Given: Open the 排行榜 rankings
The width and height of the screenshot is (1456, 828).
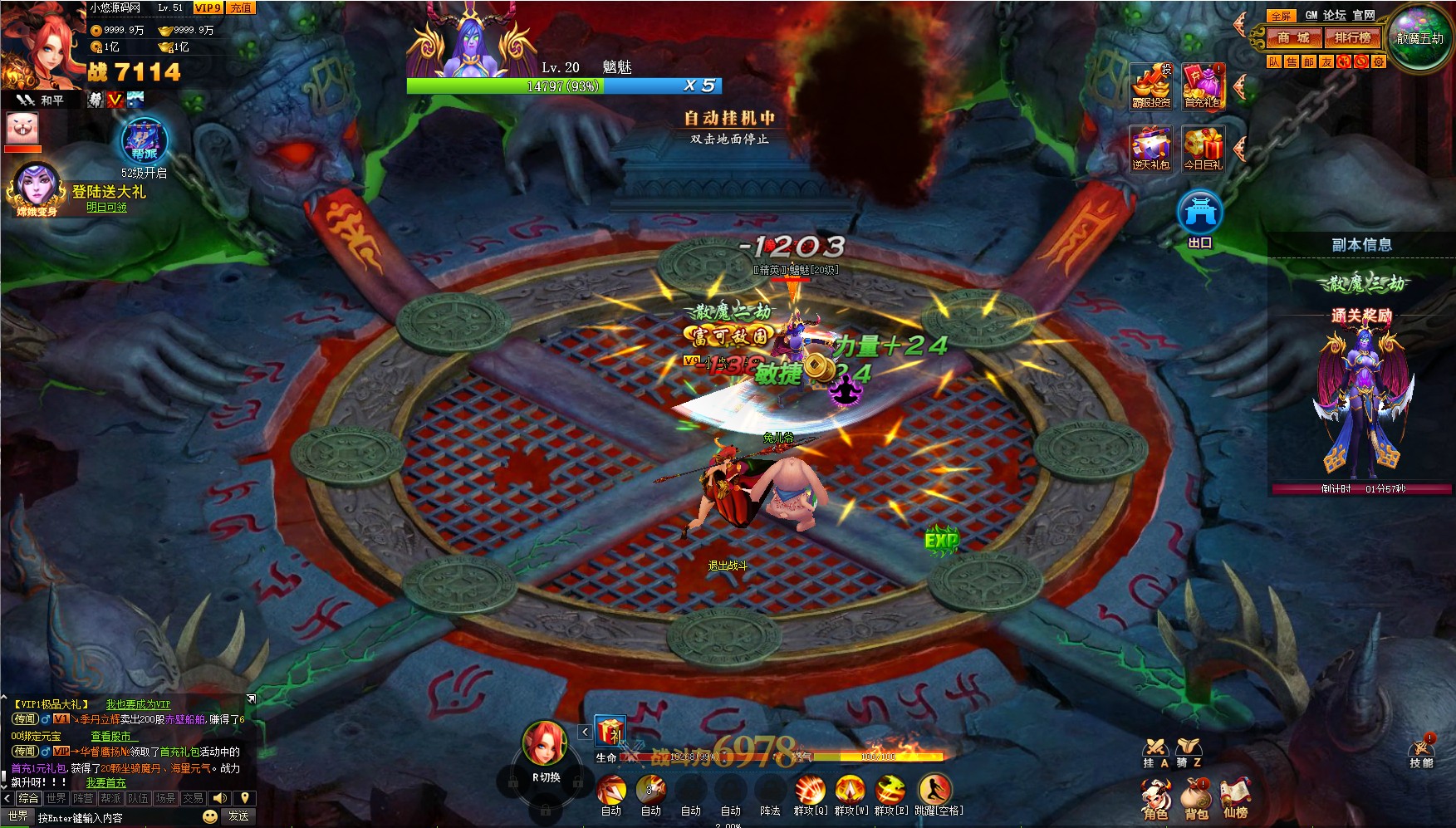Looking at the screenshot, I should (1352, 37).
